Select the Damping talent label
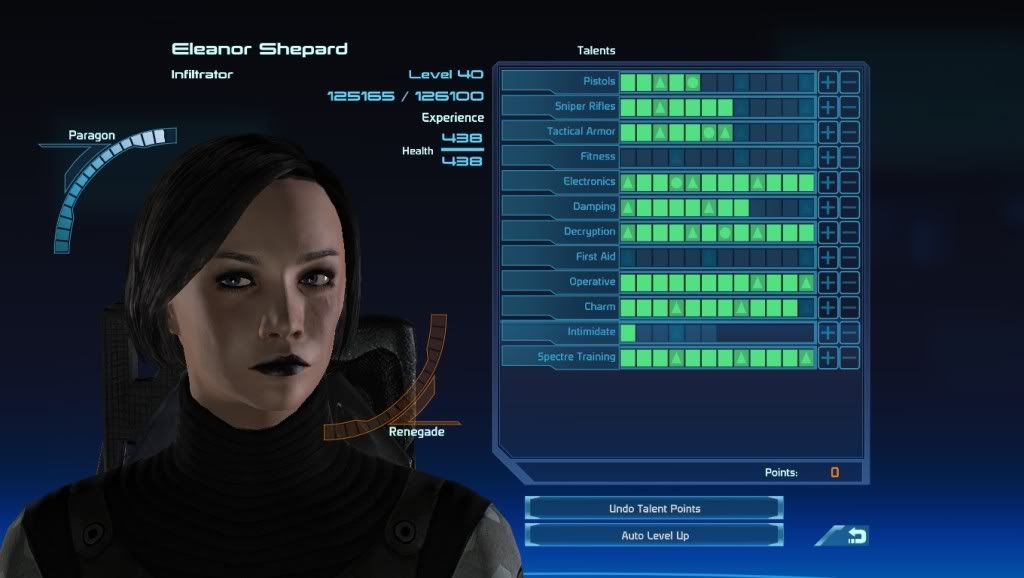1024x578 pixels. tap(560, 207)
